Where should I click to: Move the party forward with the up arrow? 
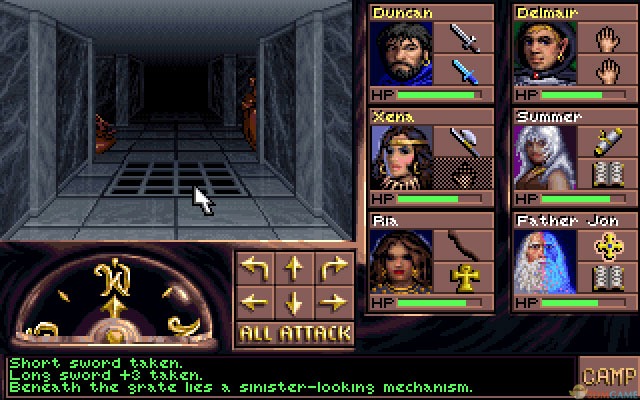(294, 268)
